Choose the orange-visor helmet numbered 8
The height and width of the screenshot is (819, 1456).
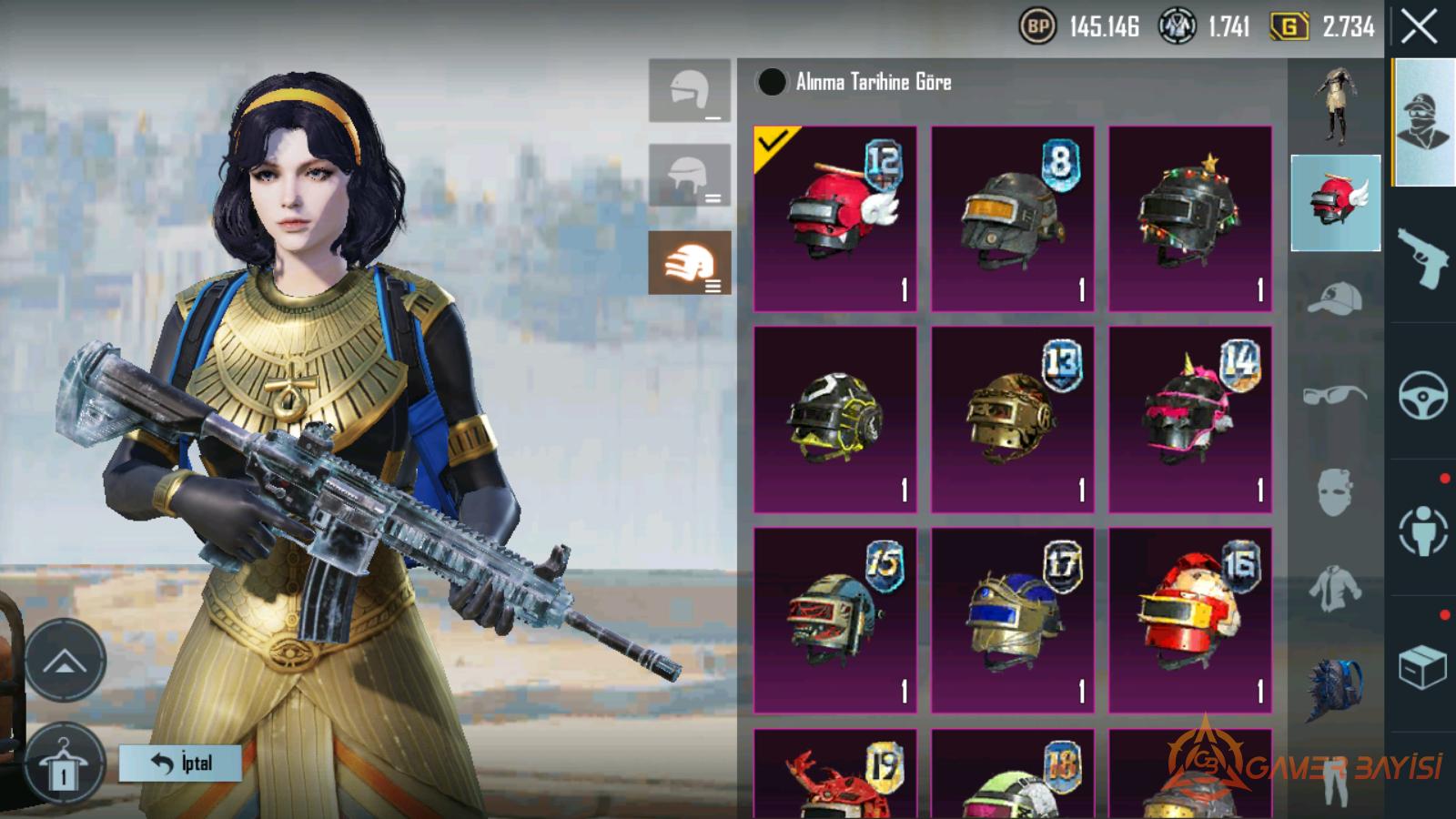pyautogui.click(x=1012, y=219)
